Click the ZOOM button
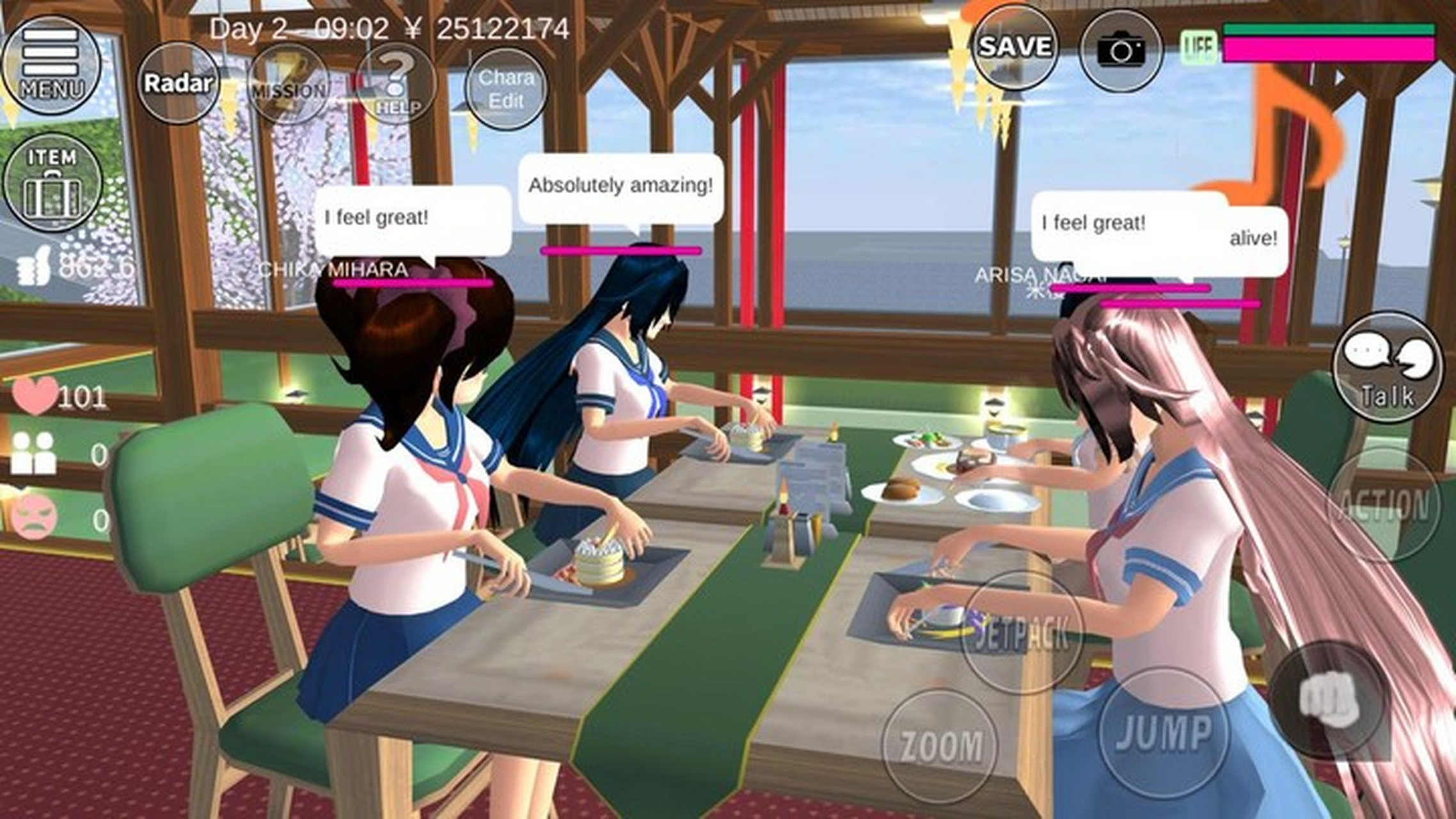The height and width of the screenshot is (819, 1456). (x=940, y=746)
